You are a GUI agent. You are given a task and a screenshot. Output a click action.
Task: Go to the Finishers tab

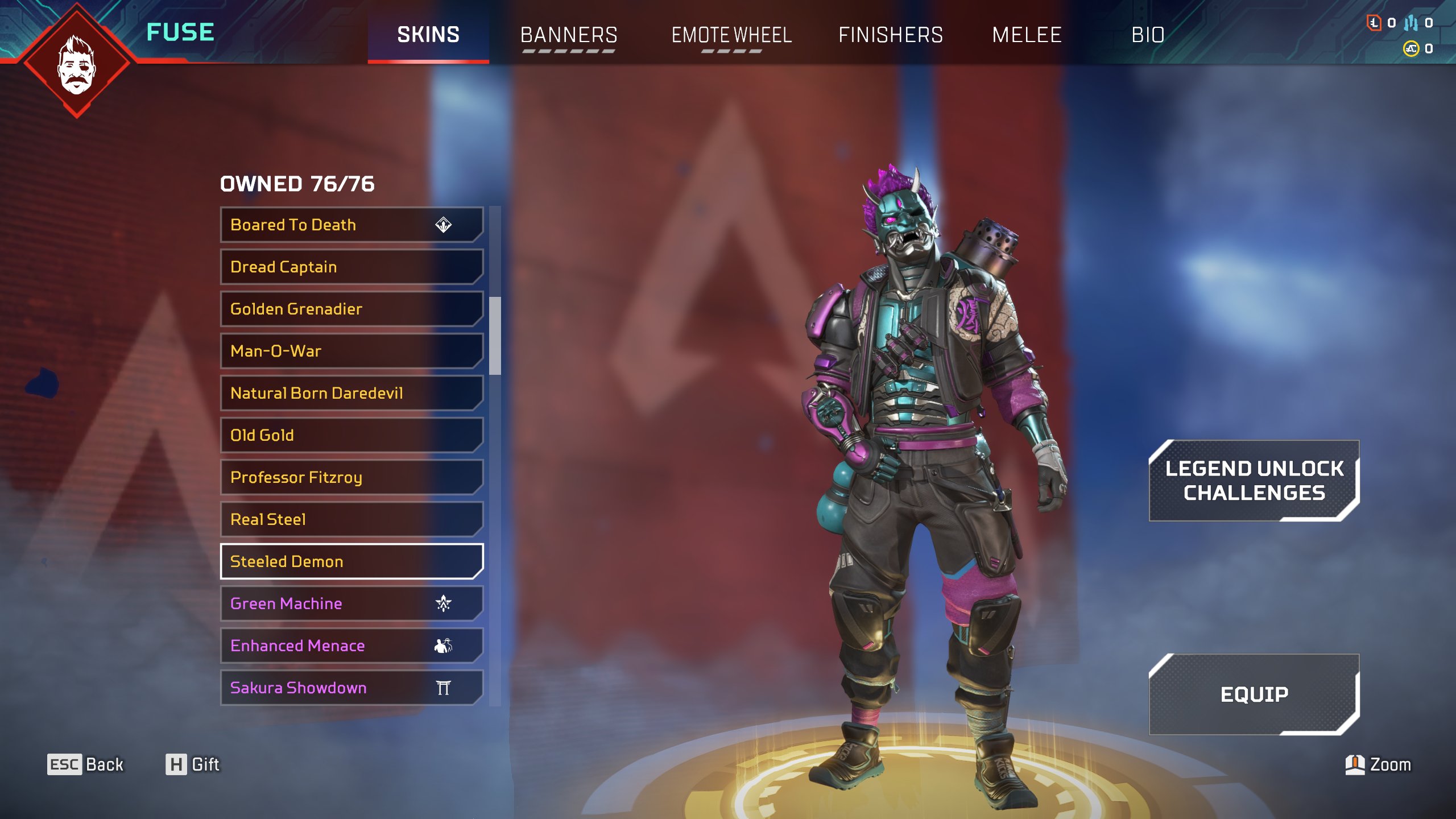pyautogui.click(x=891, y=35)
